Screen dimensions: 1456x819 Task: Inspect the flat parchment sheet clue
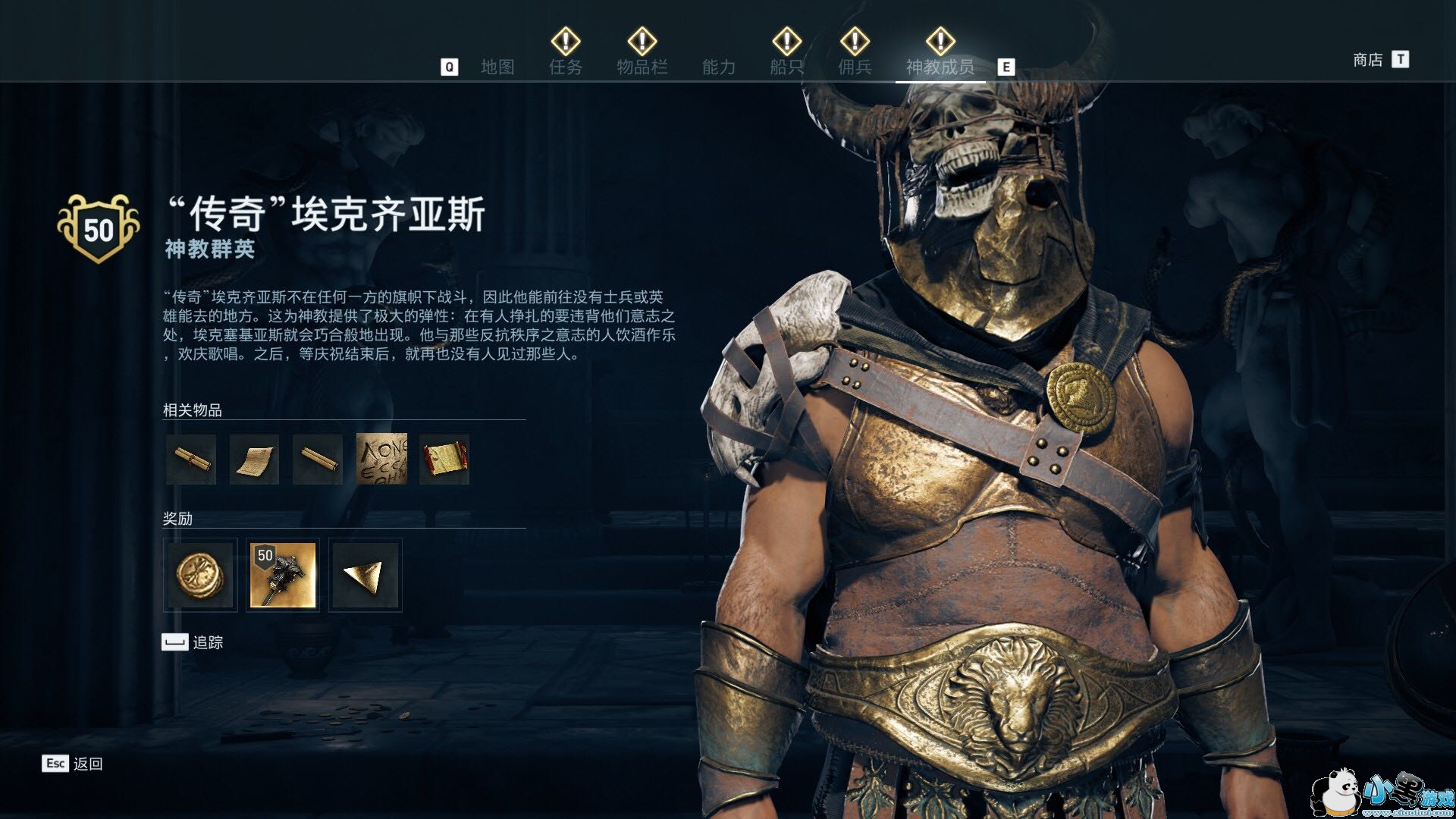coord(254,460)
